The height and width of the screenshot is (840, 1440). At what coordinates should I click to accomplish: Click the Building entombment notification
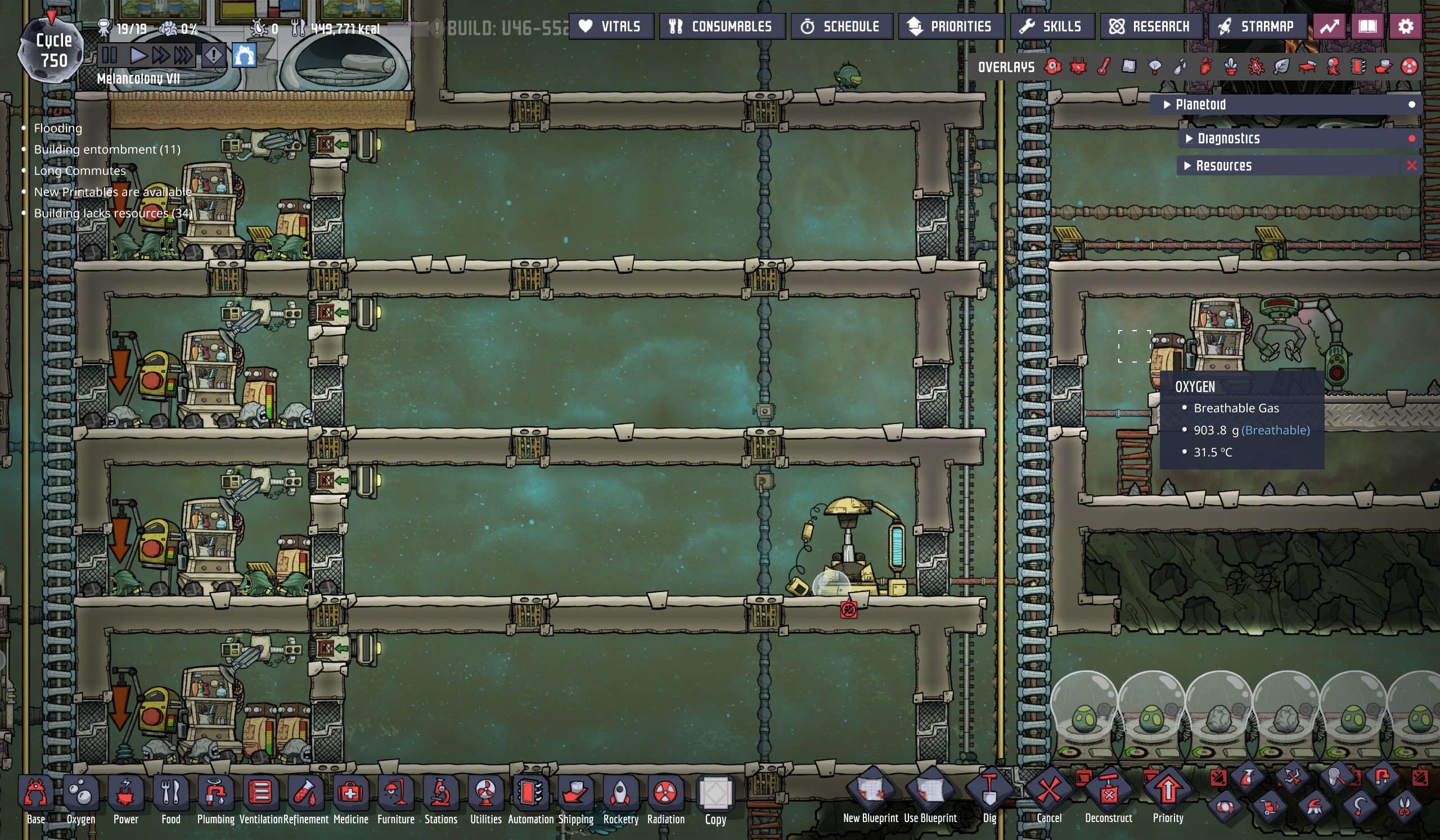[107, 150]
